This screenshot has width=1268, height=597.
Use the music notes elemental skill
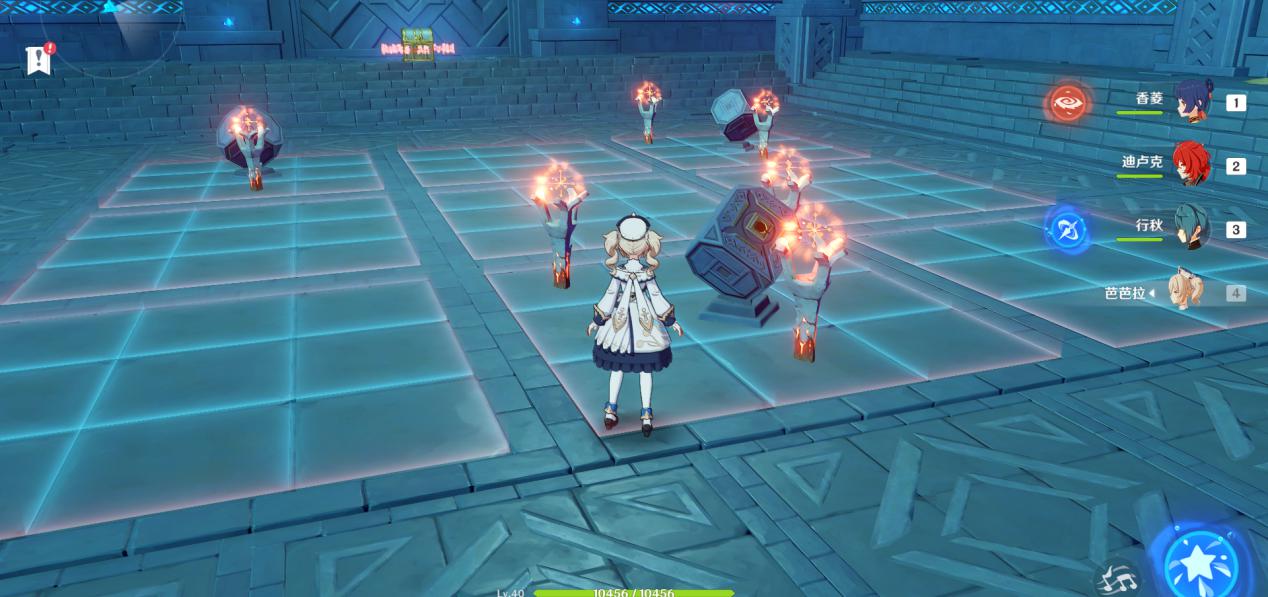(1116, 579)
